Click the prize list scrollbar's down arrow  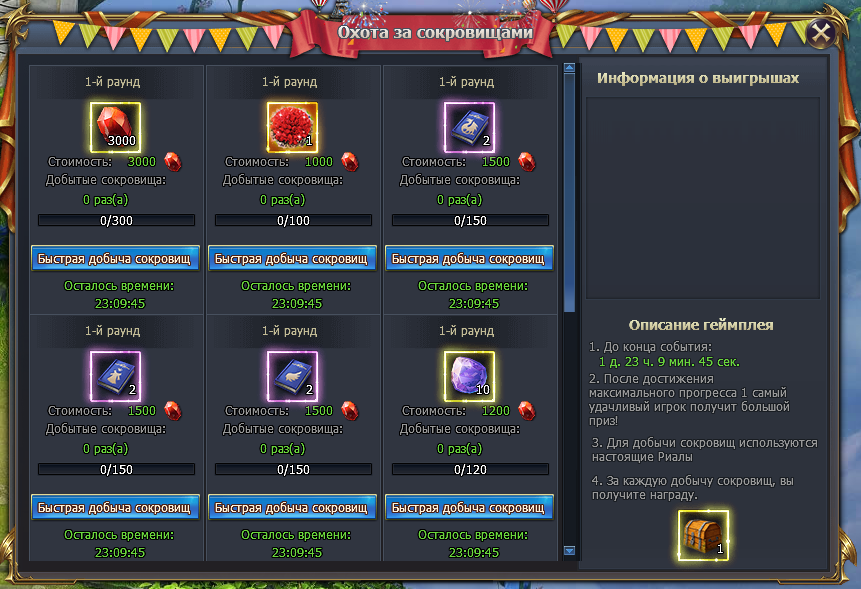coord(570,550)
